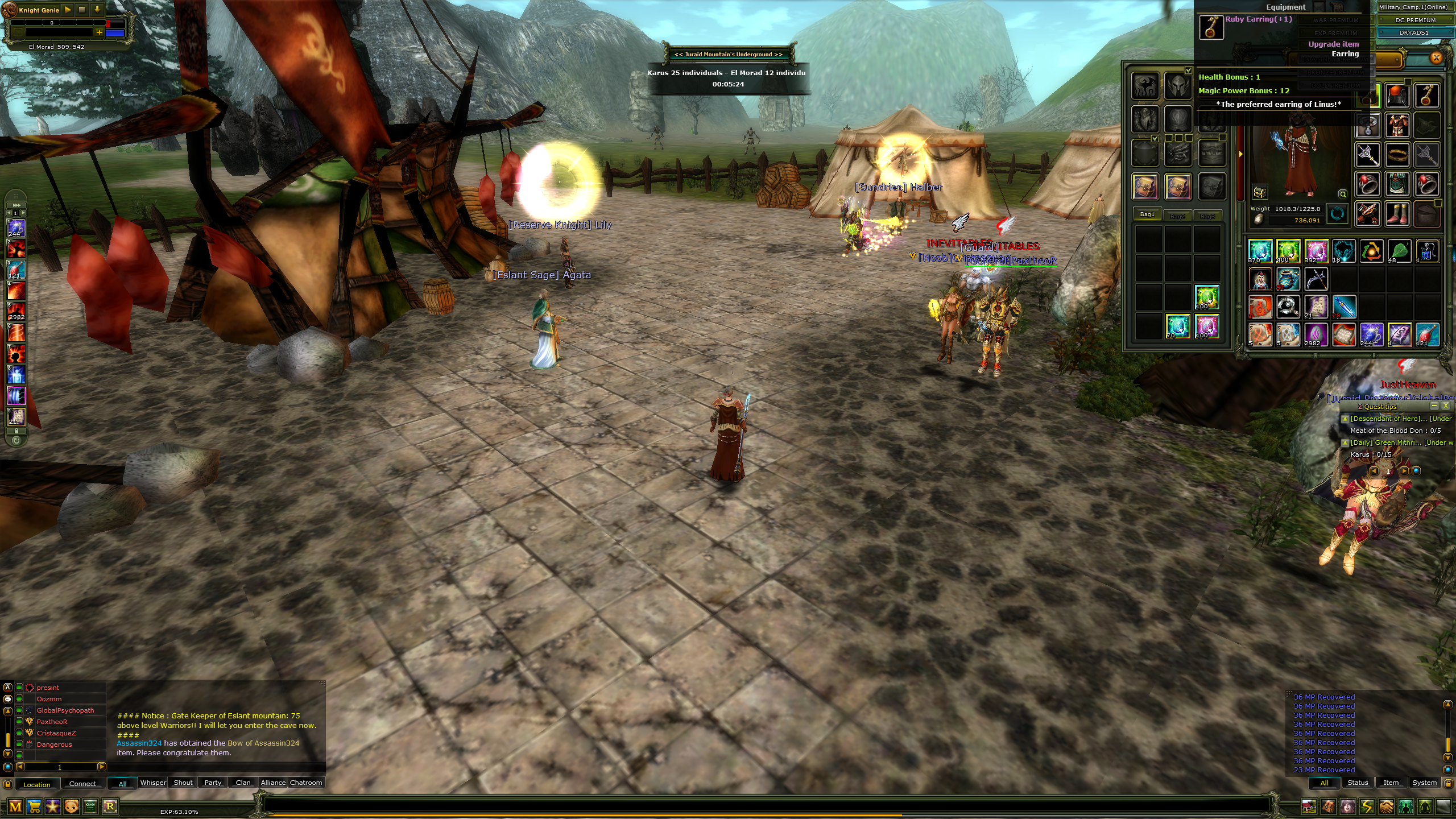Image resolution: width=1456 pixels, height=819 pixels.
Task: Open the Chatroom tab
Action: point(306,783)
